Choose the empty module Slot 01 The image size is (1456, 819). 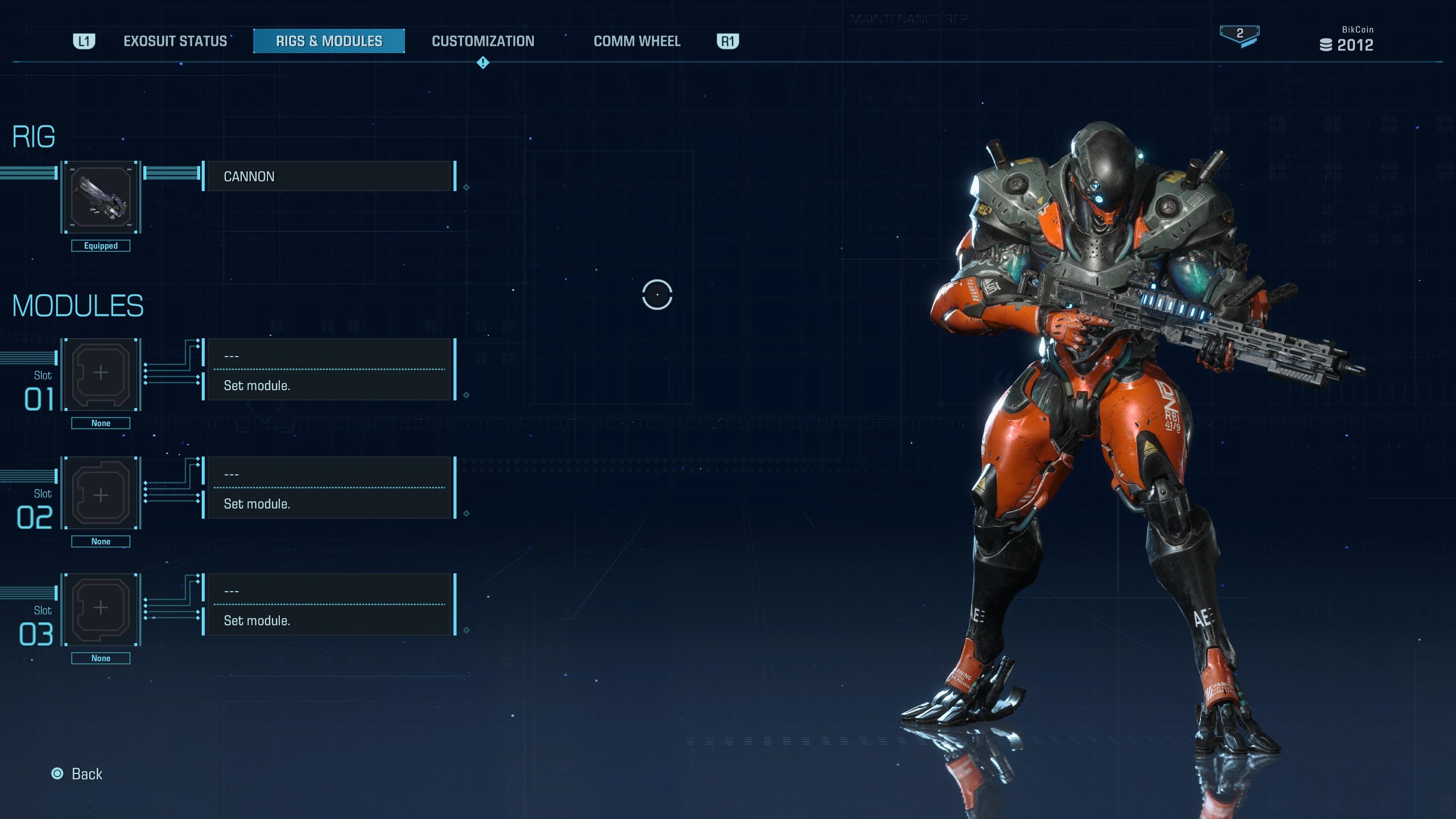tap(101, 374)
